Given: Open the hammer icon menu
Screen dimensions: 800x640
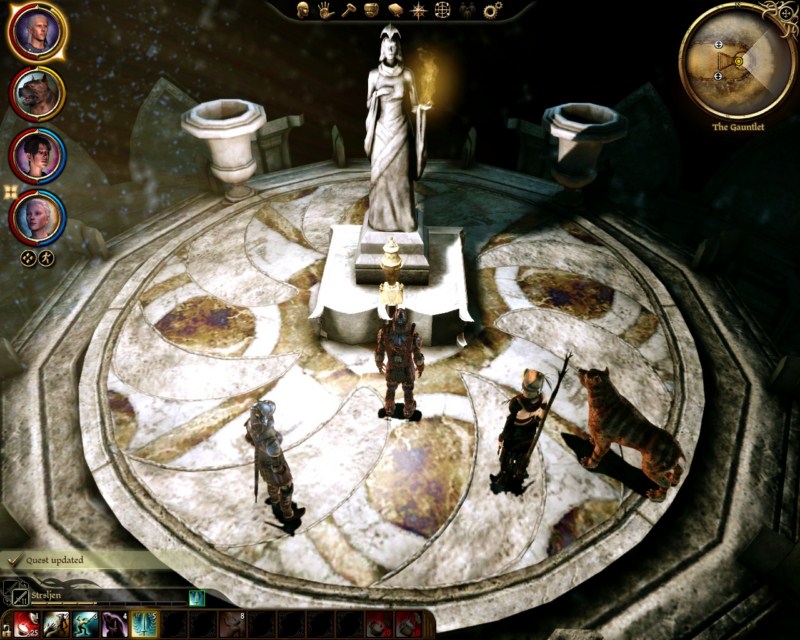Looking at the screenshot, I should click(x=348, y=10).
